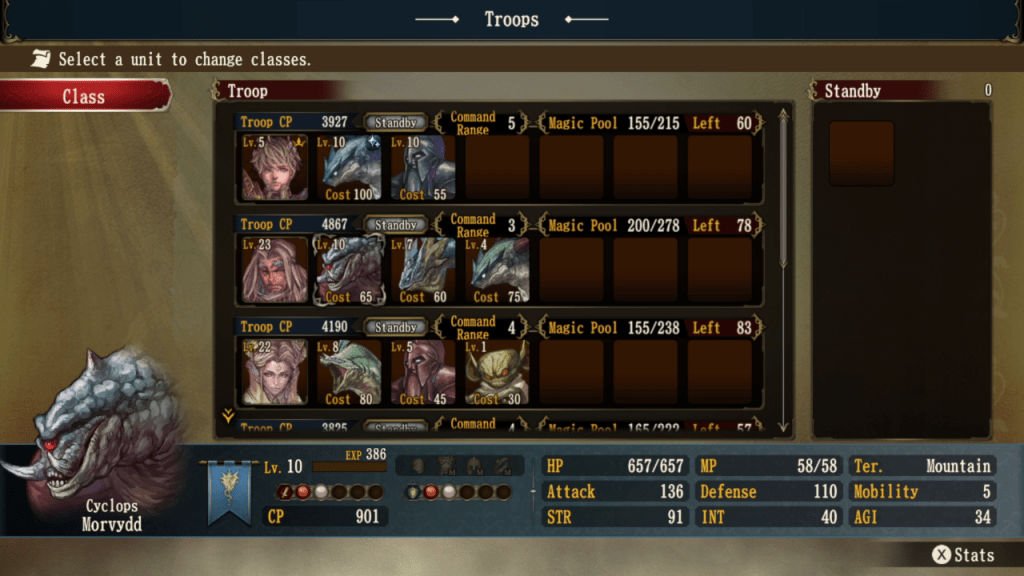Select the Class menu entry
Viewport: 1024px width, 576px height.
pos(84,96)
